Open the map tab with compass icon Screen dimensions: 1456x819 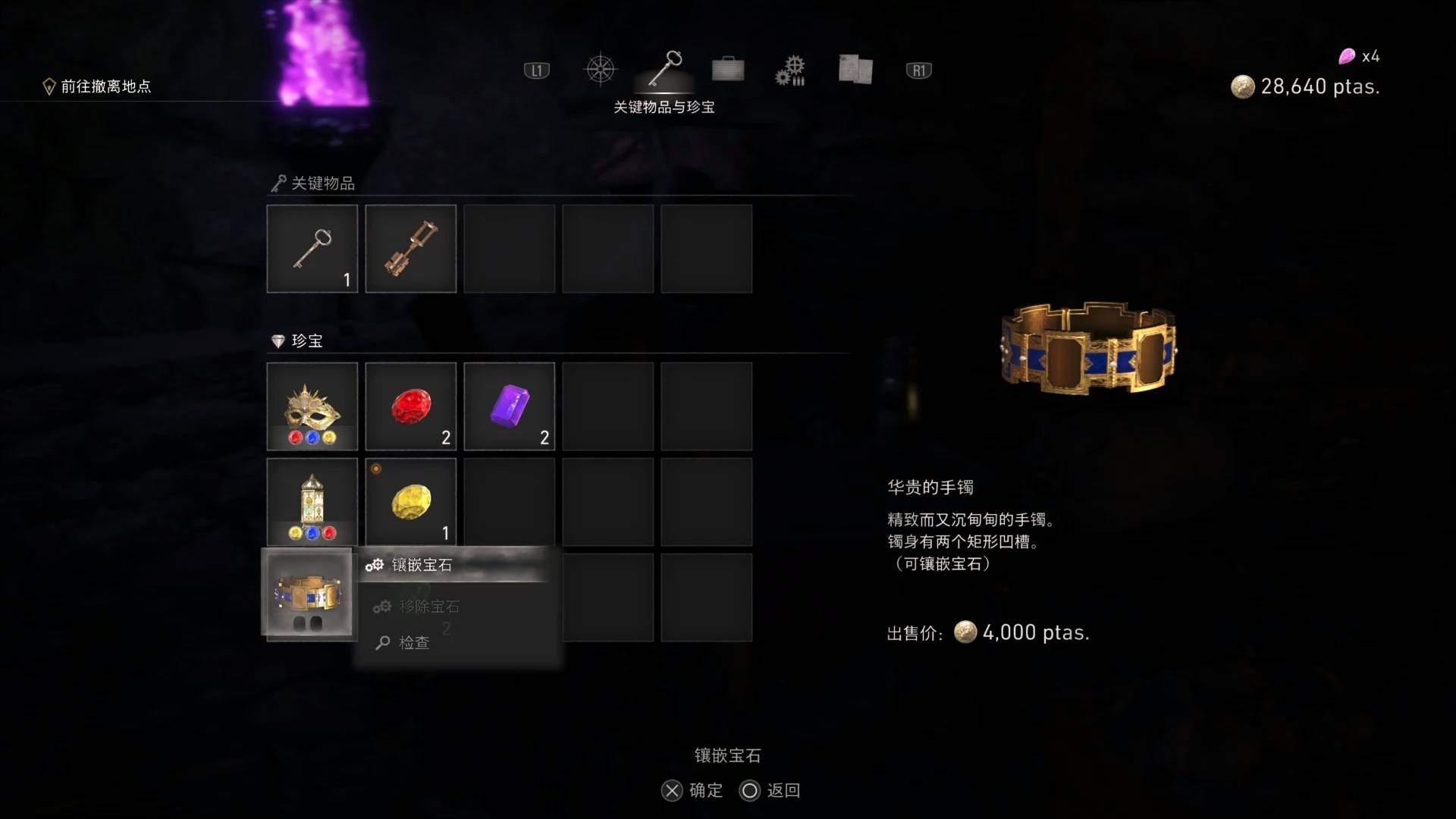click(600, 70)
